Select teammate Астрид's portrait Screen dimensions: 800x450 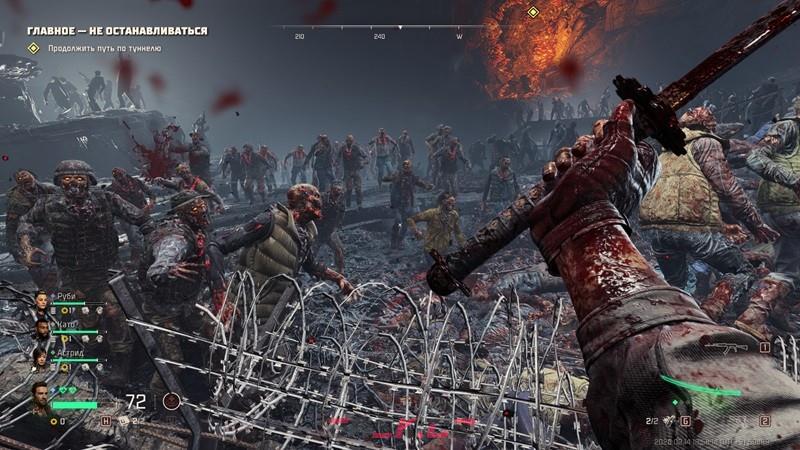42,355
